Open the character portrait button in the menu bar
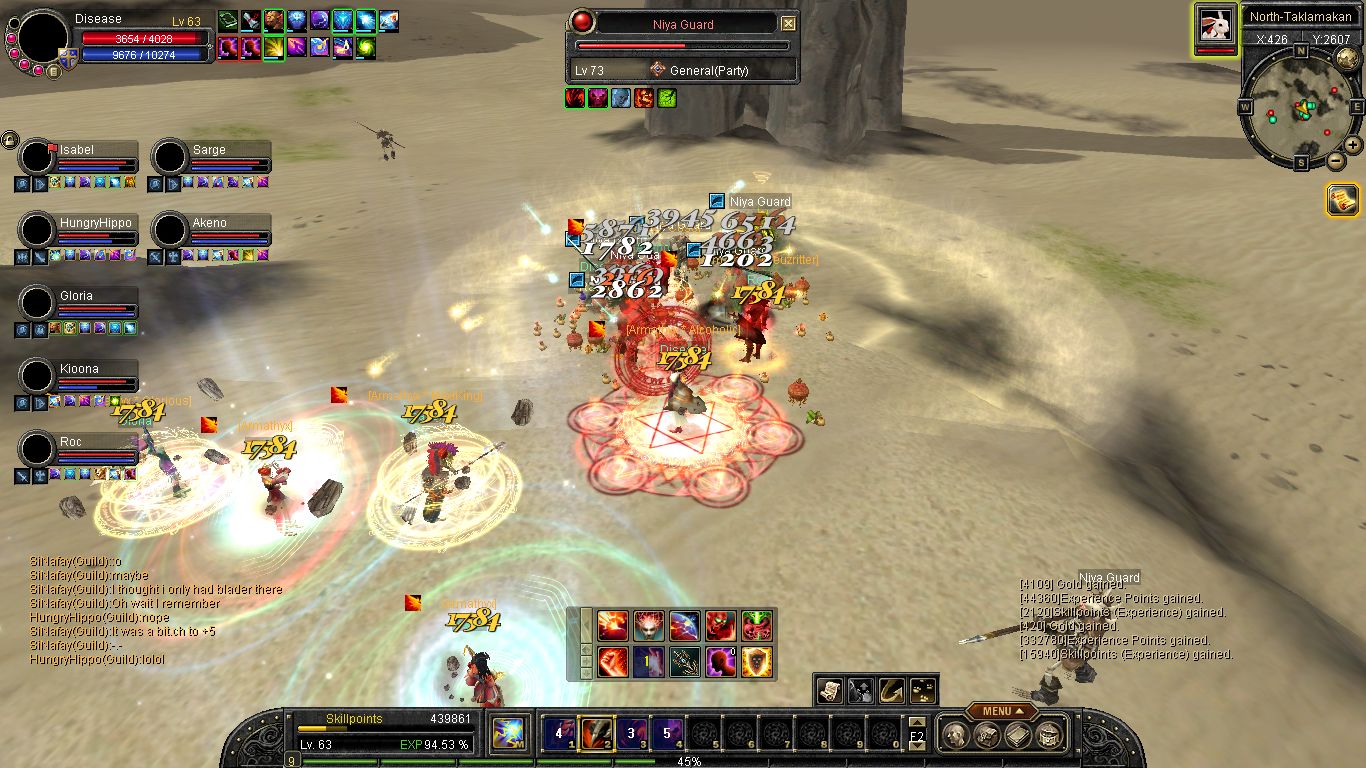The width and height of the screenshot is (1366, 768). pos(955,736)
